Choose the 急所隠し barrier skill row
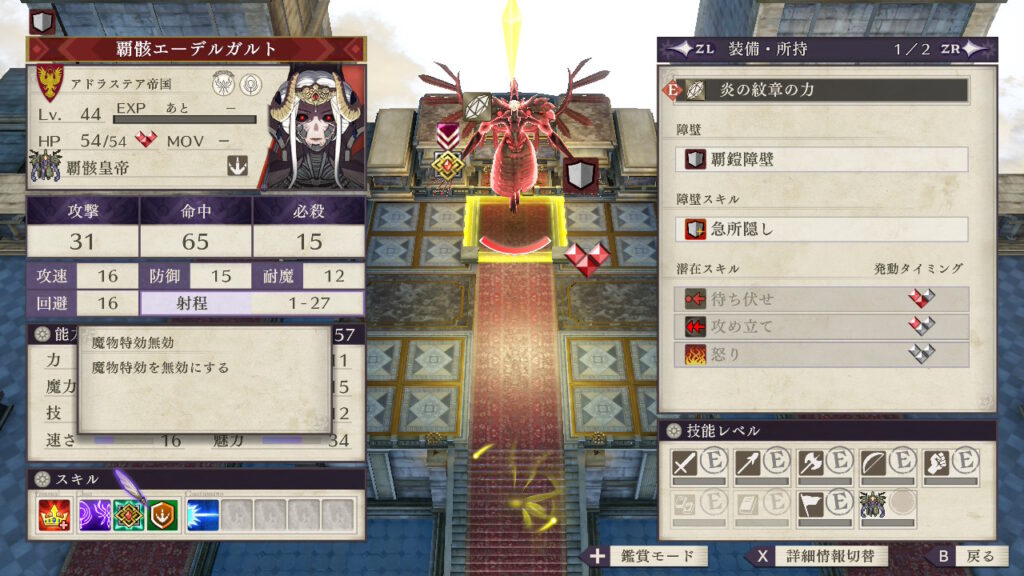This screenshot has height=576, width=1024. pos(826,229)
